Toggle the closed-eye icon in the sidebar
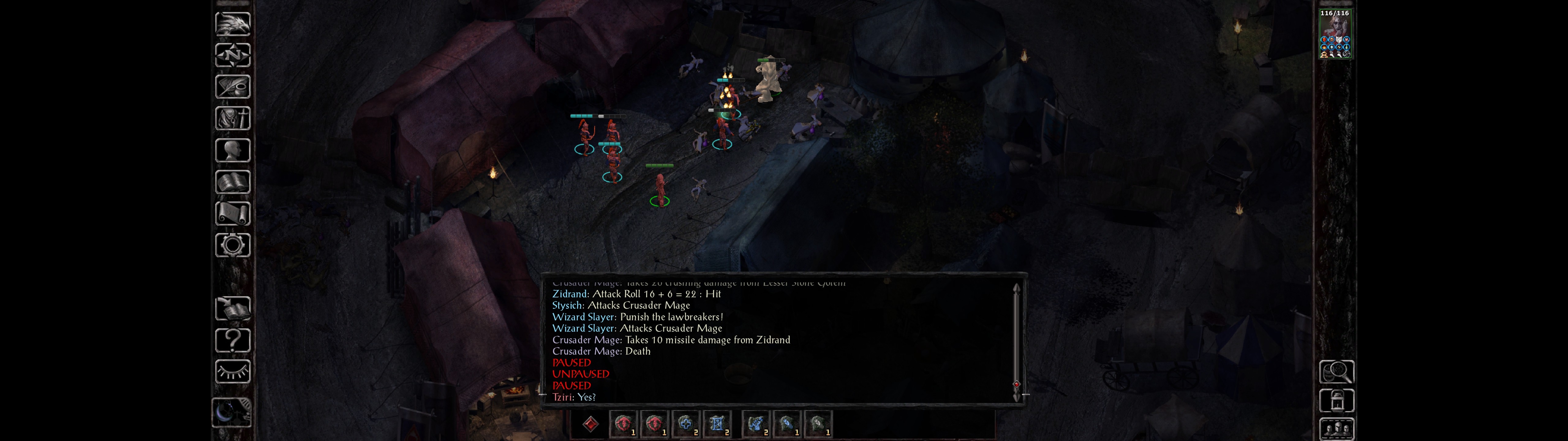 point(232,371)
